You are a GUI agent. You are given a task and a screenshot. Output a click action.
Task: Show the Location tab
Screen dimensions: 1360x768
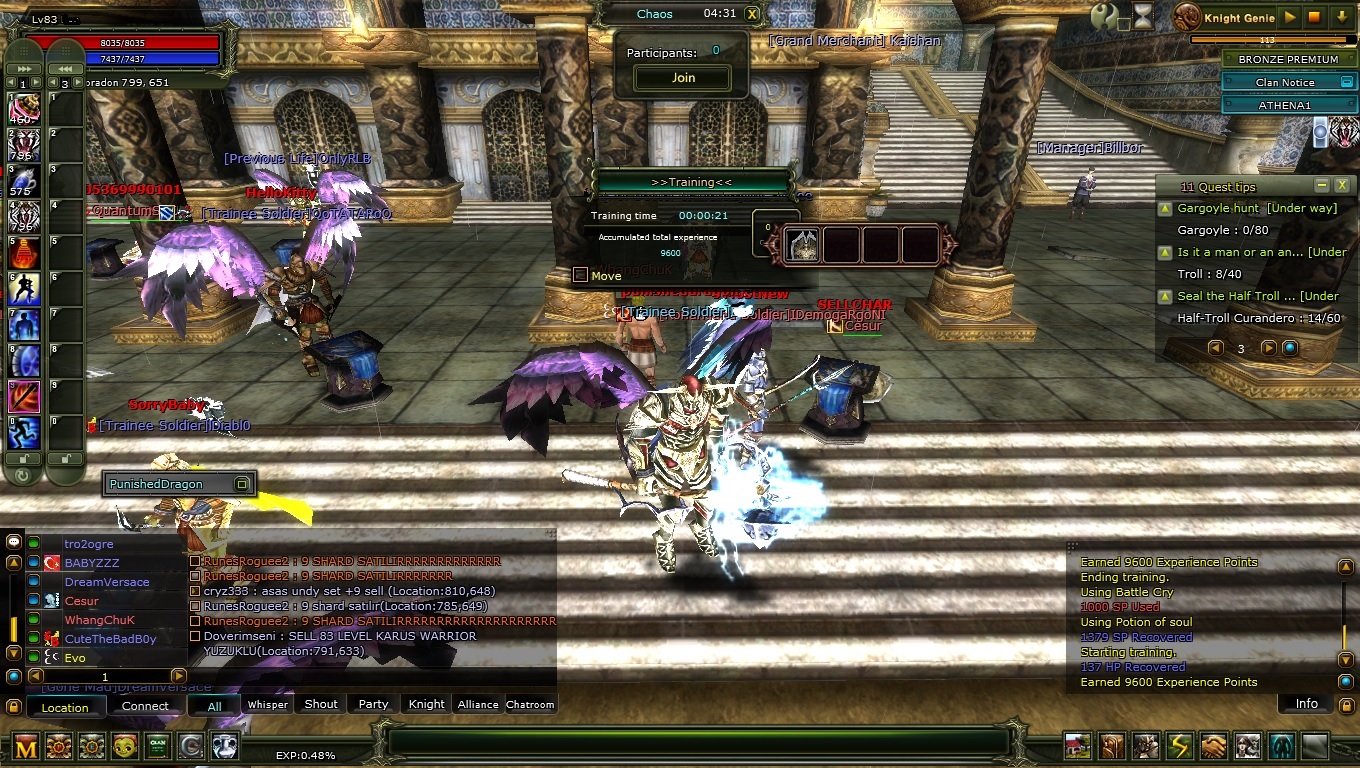click(65, 707)
